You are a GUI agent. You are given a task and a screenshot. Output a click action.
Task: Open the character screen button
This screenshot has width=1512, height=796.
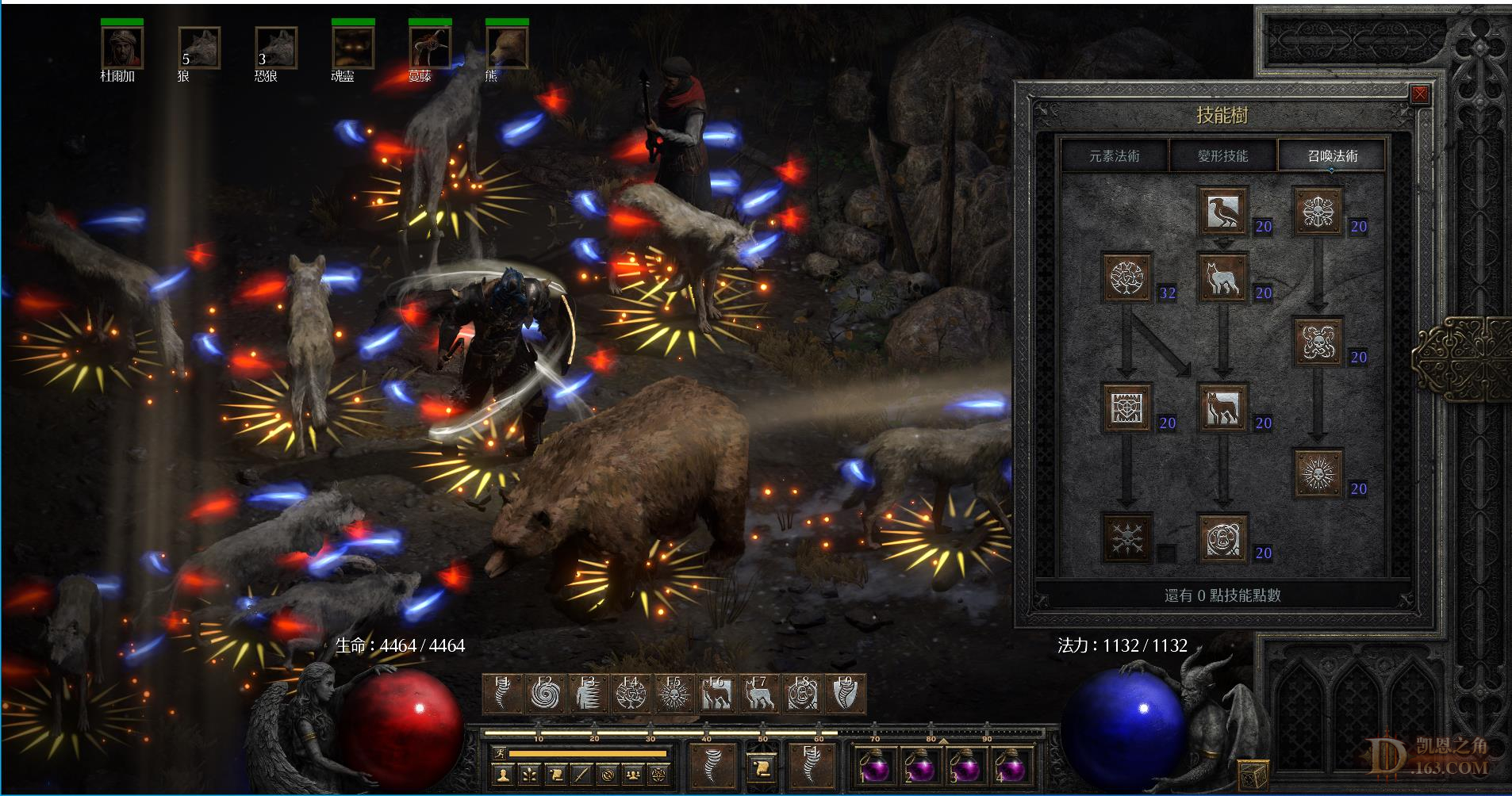[x=501, y=774]
